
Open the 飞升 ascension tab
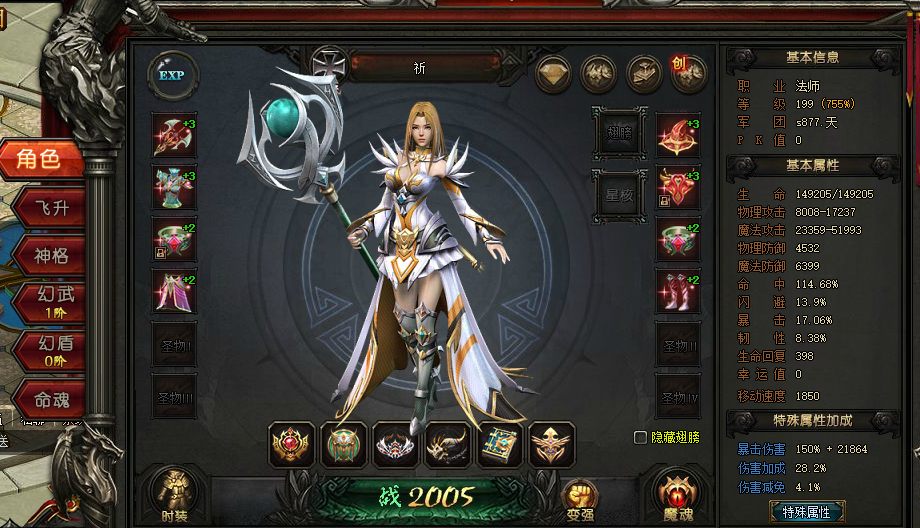(x=50, y=207)
